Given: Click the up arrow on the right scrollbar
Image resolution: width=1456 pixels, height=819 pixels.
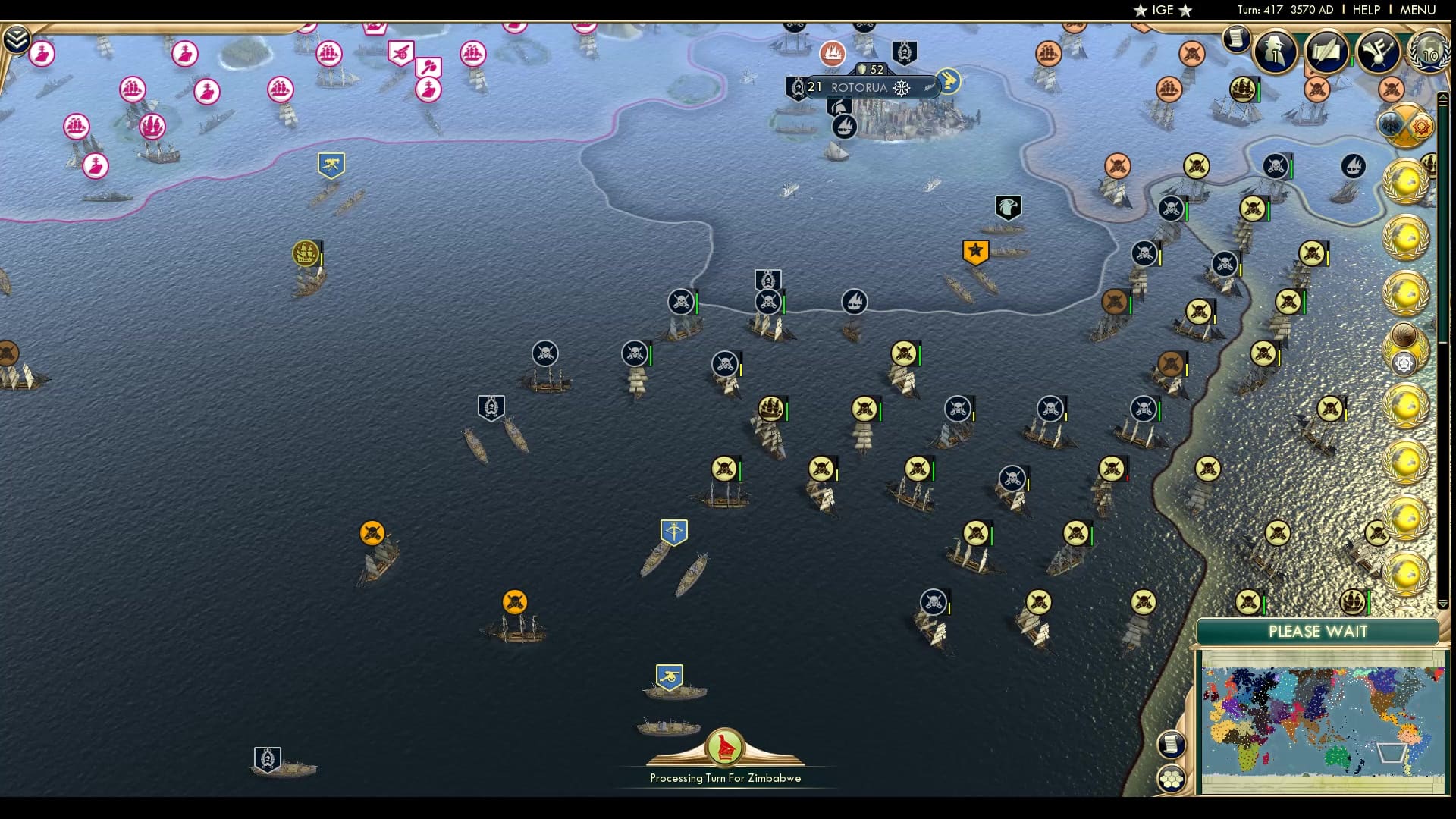Looking at the screenshot, I should click(1443, 96).
